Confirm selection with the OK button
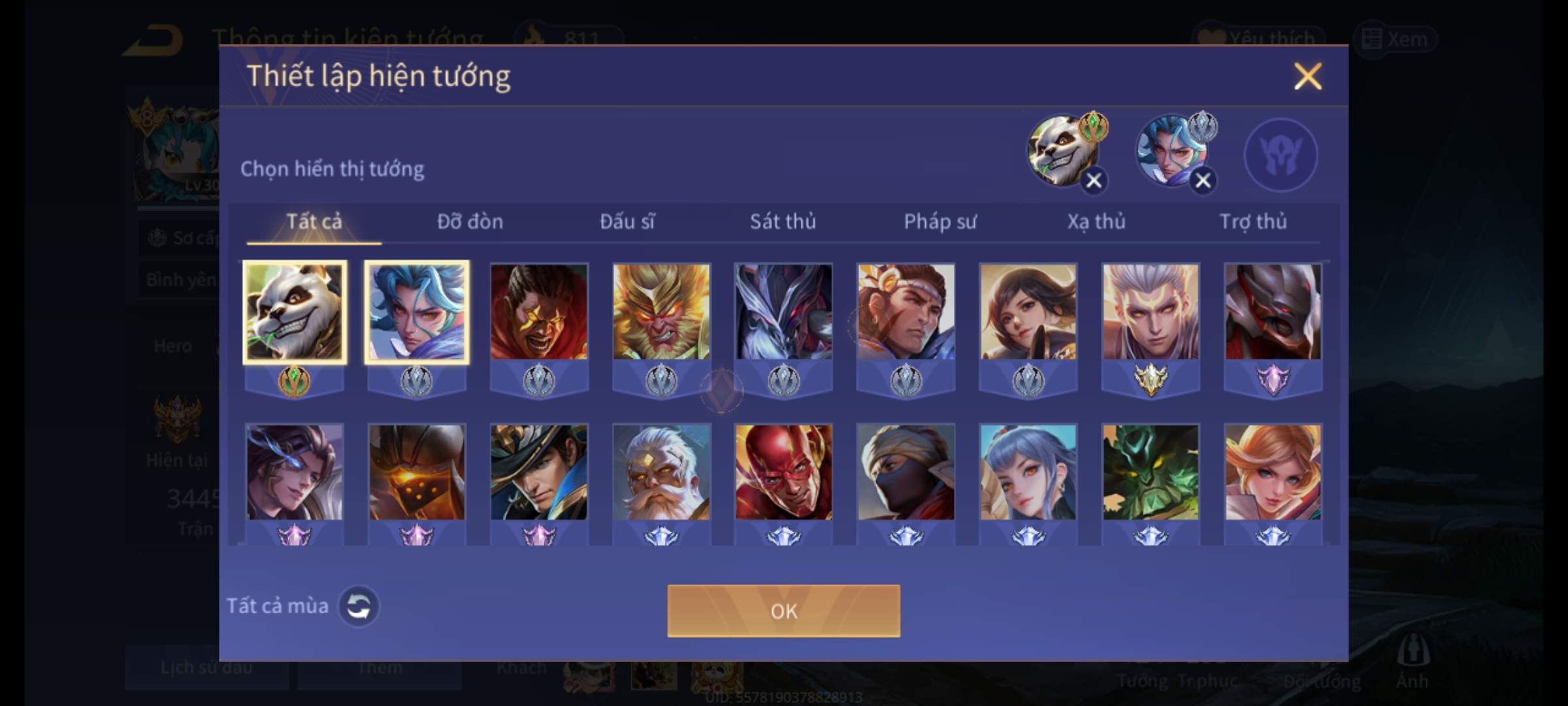 coord(783,611)
